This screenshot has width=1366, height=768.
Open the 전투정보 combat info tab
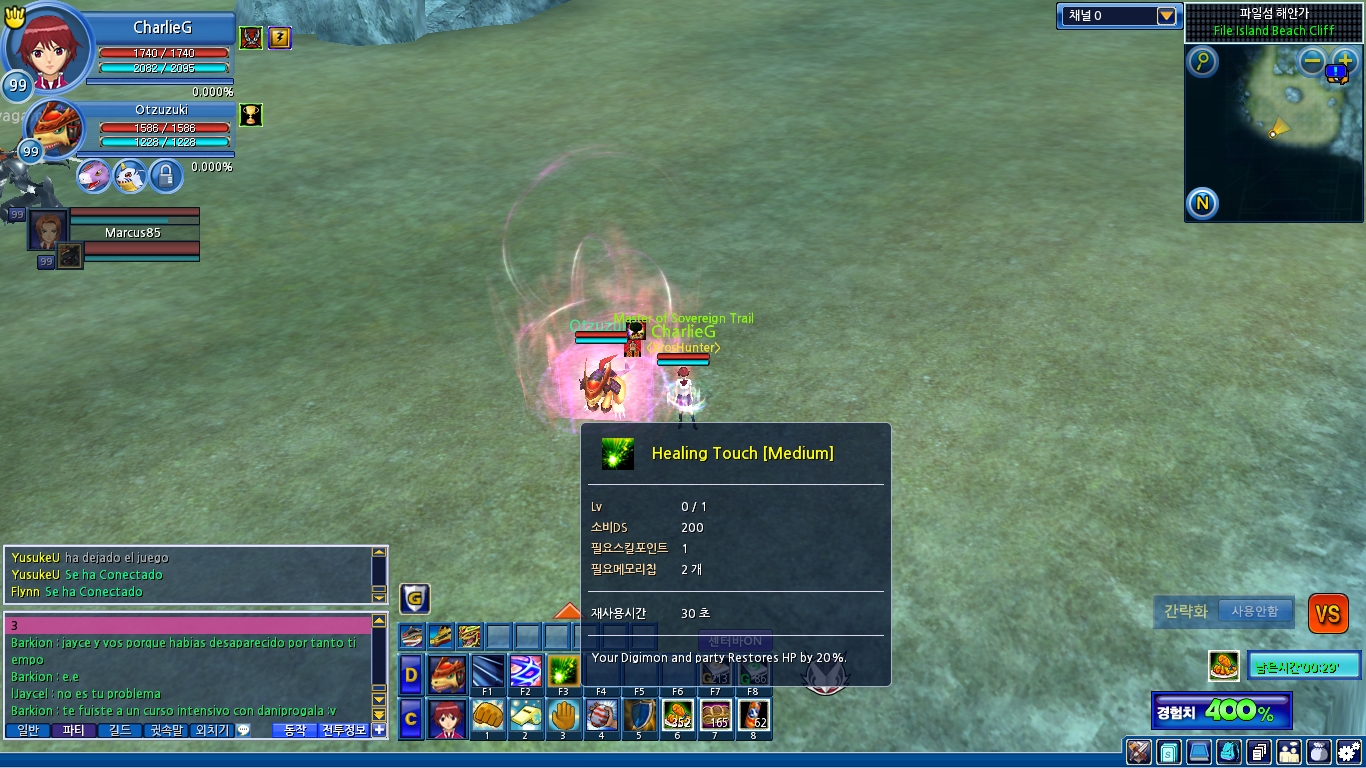pyautogui.click(x=343, y=731)
